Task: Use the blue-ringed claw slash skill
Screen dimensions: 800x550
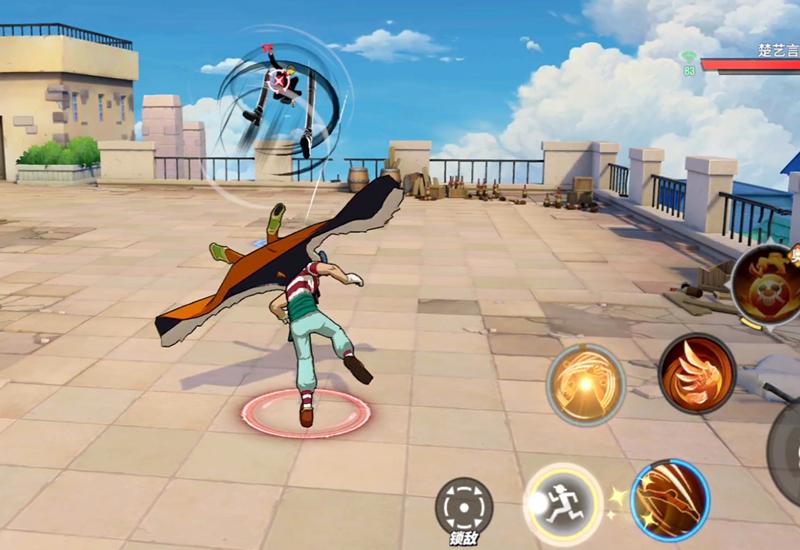Action: coord(670,500)
